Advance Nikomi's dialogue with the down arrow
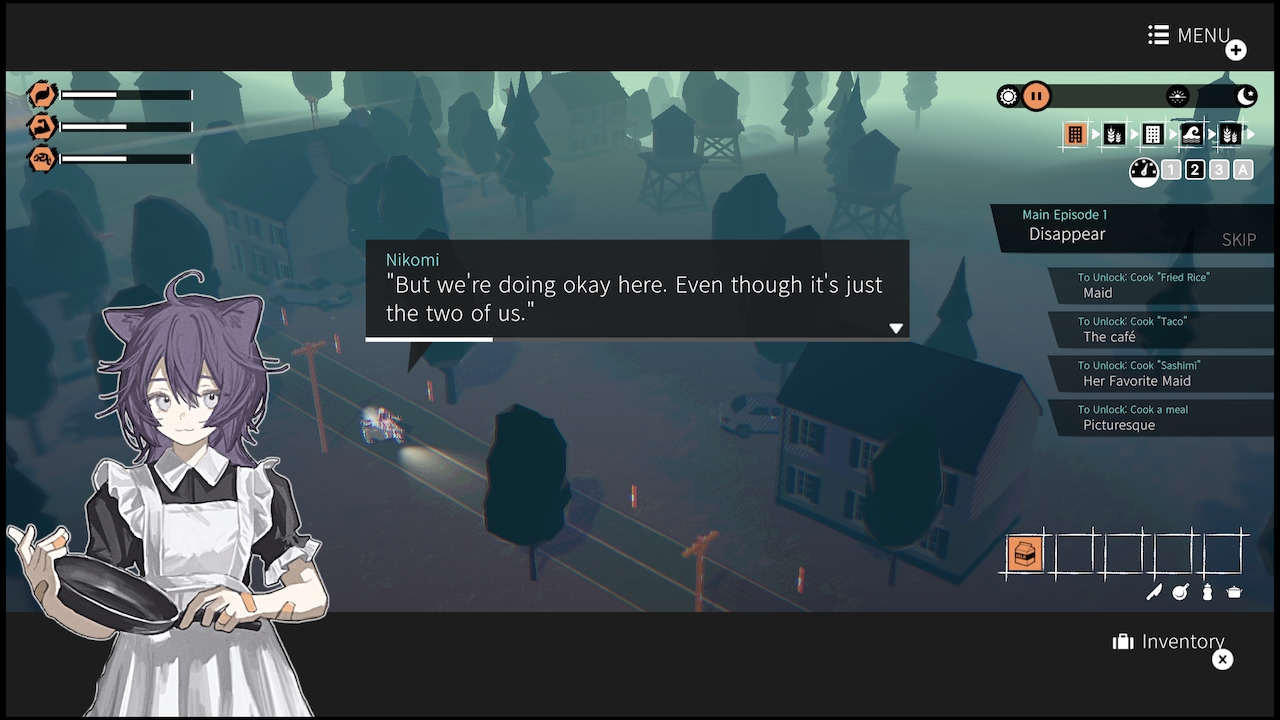This screenshot has width=1280, height=720. [896, 327]
